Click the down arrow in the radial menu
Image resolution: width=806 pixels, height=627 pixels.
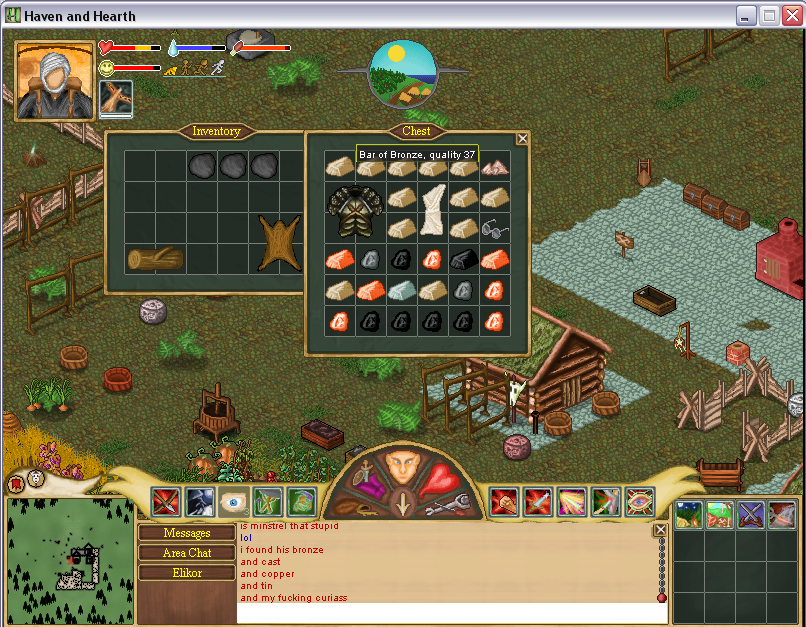point(402,505)
